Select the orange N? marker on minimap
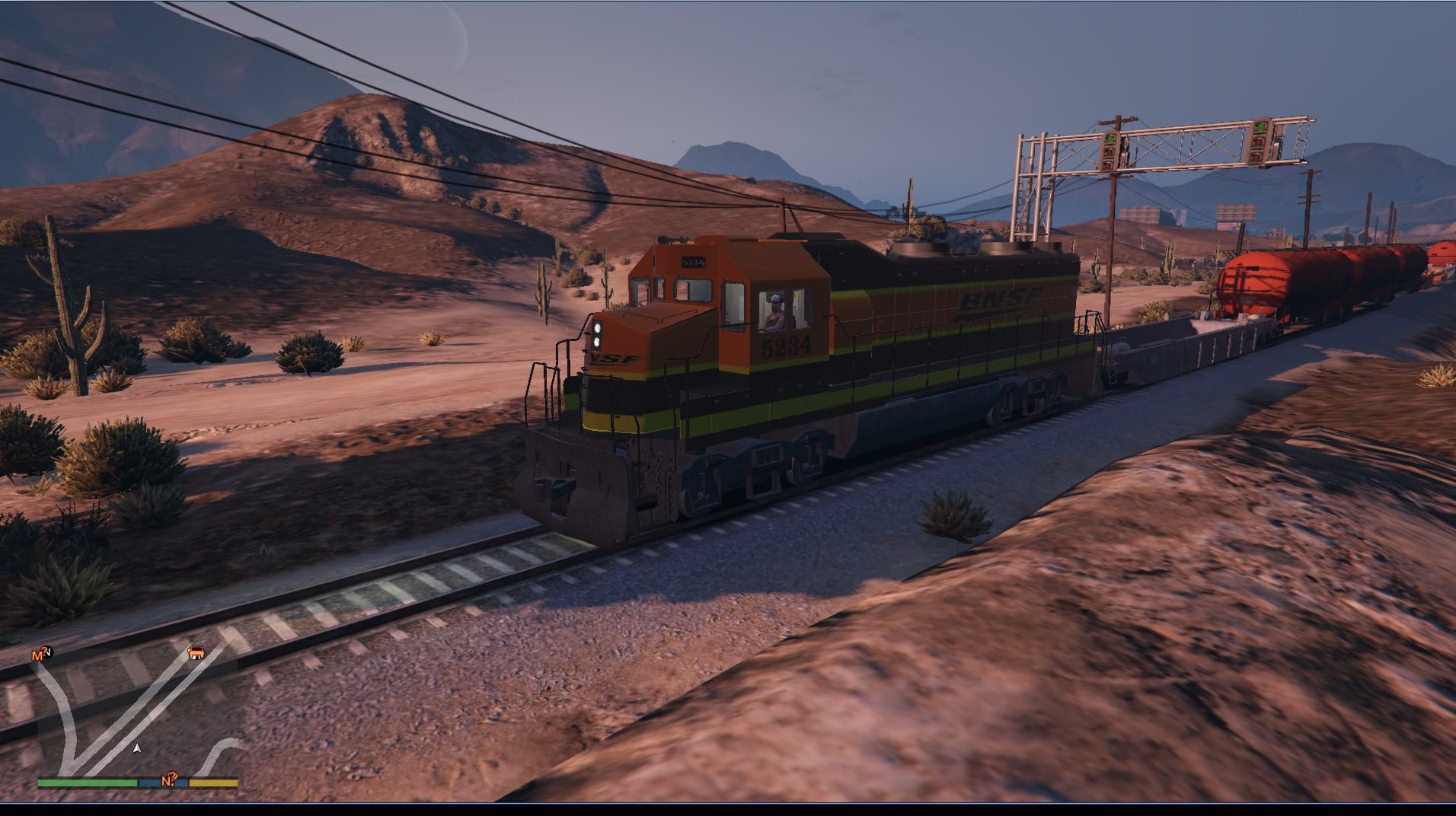 169,779
